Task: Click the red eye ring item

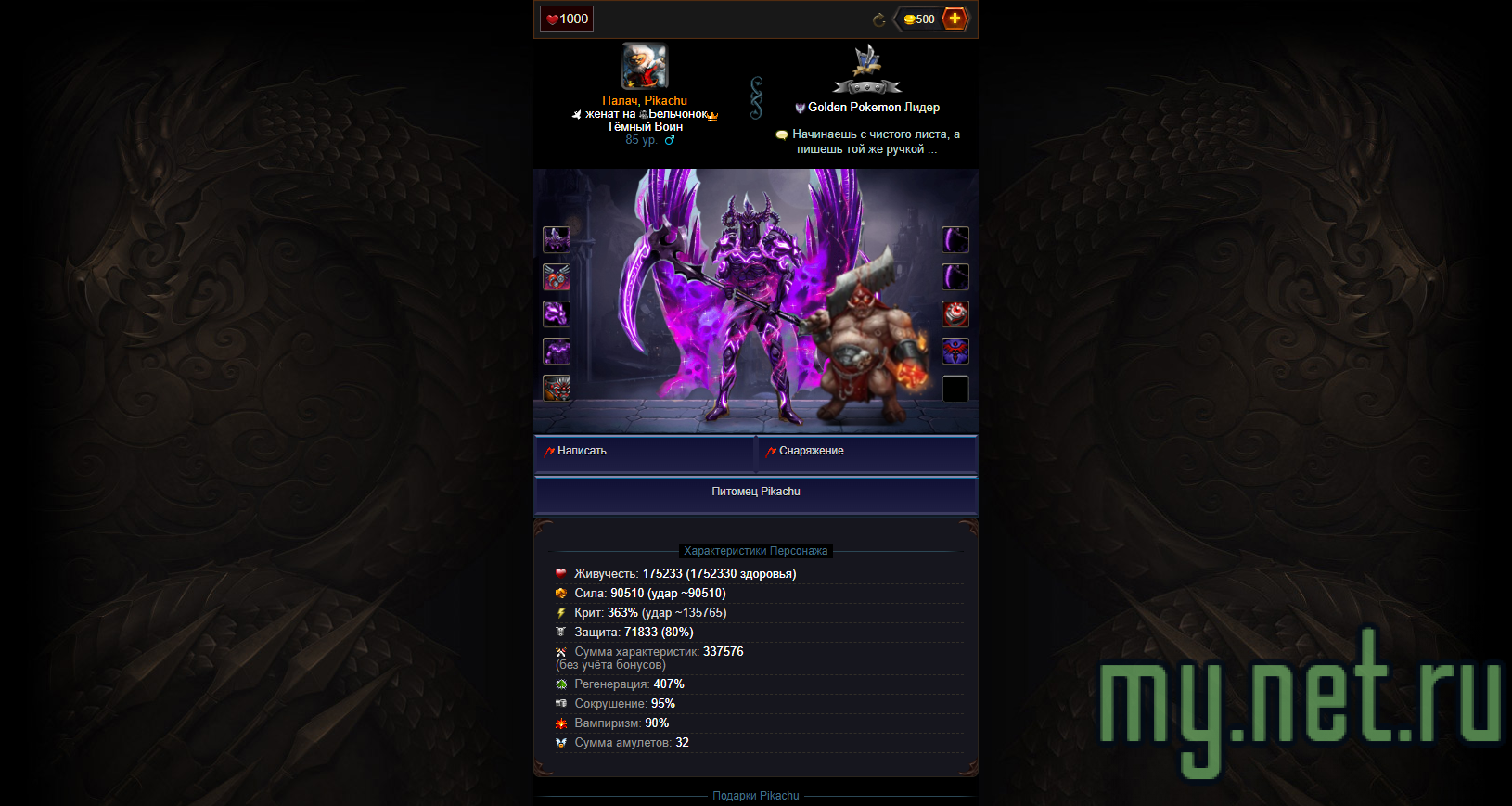Action: [955, 313]
